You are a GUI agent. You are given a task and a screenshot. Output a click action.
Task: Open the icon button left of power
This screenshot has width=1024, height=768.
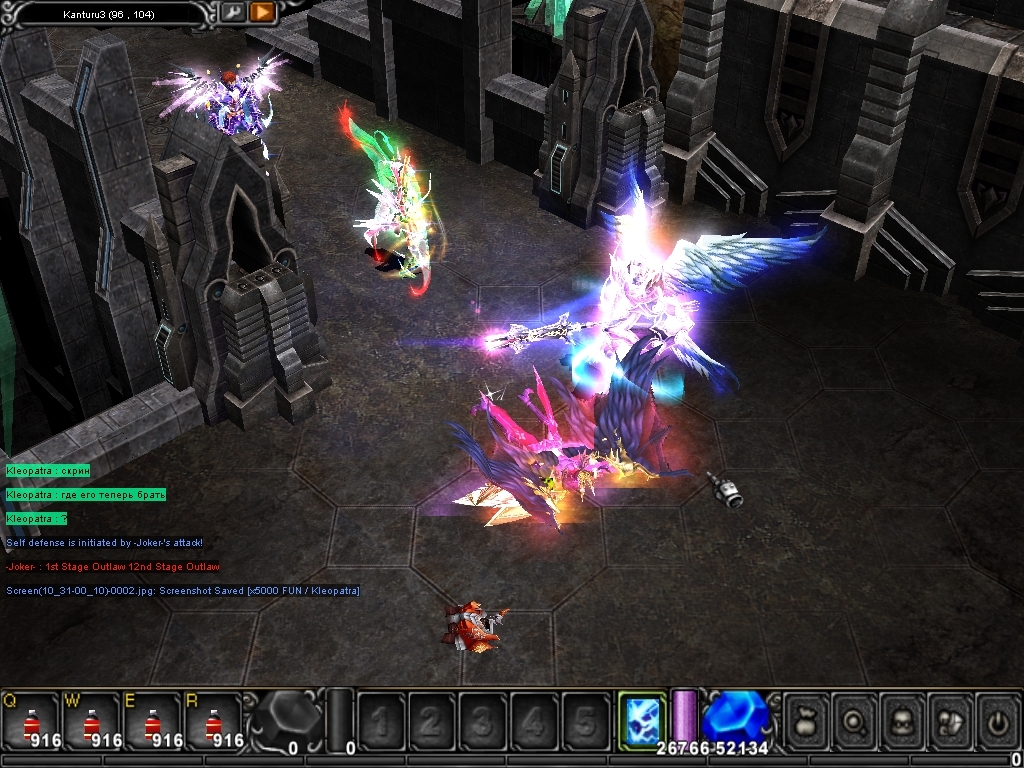coord(952,720)
